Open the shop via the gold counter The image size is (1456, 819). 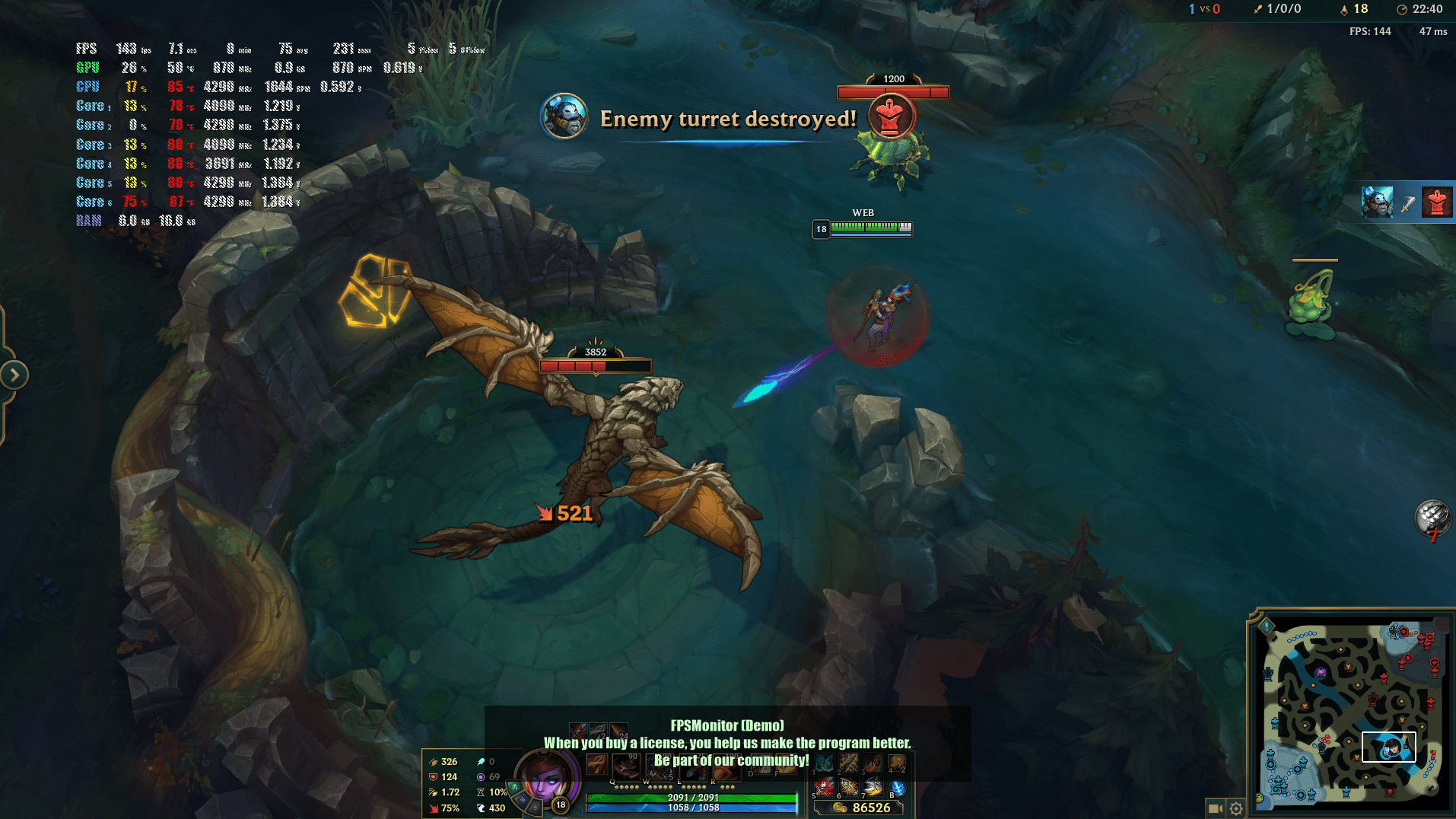(863, 808)
